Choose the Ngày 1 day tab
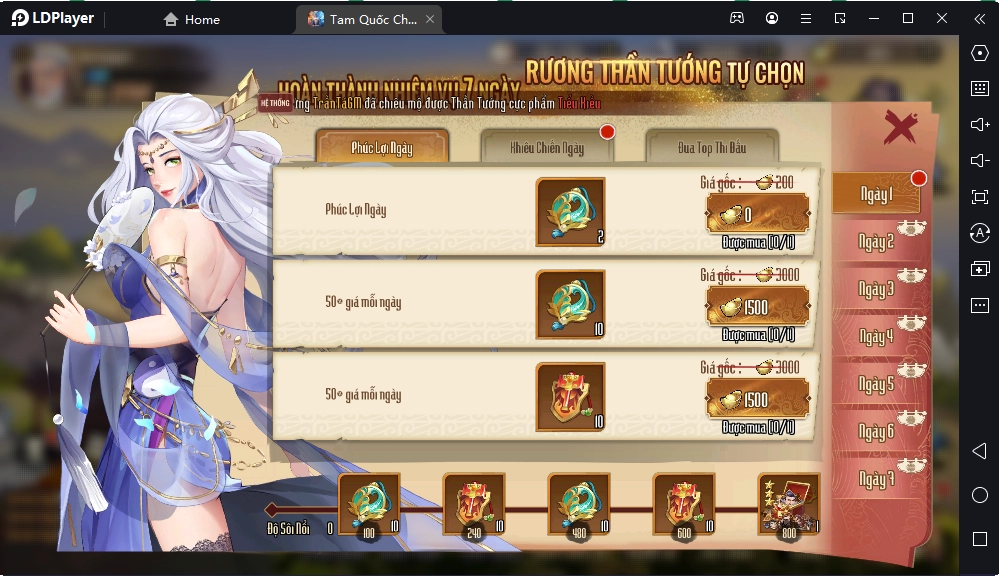Viewport: 999px width, 576px height. pos(876,195)
